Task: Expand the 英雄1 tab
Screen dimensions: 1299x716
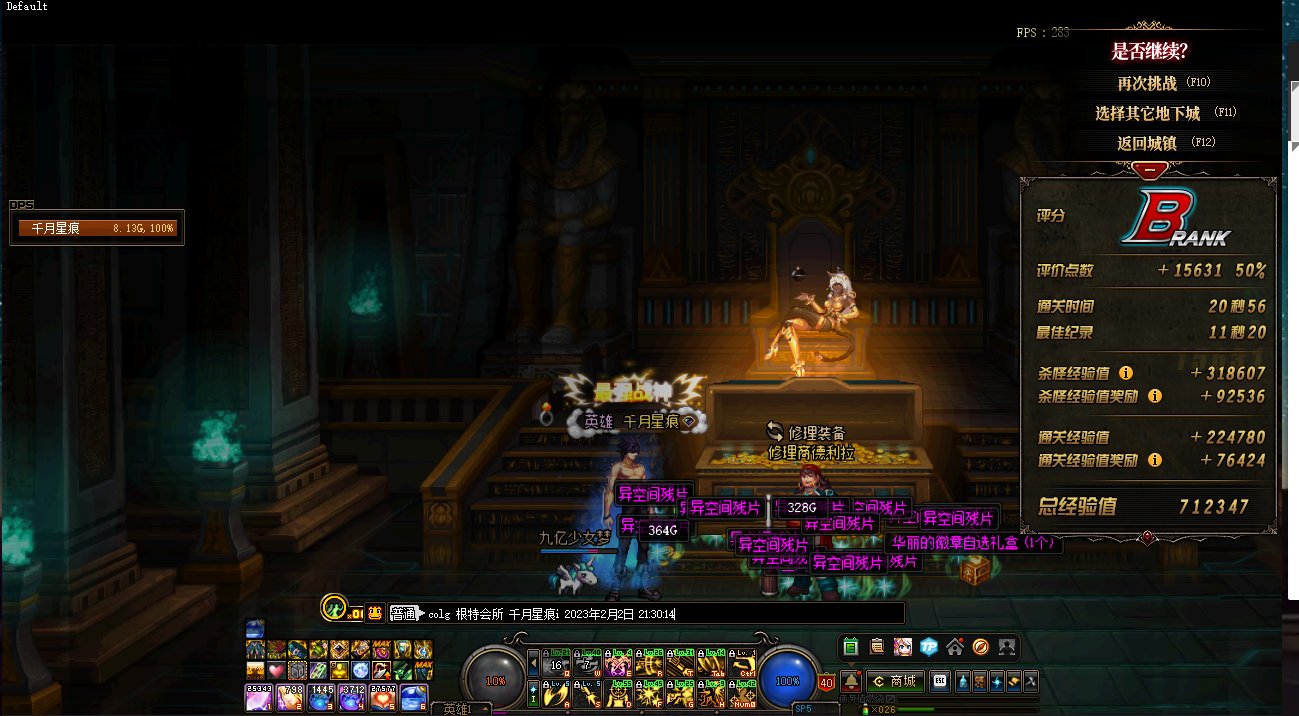Action: pos(460,709)
